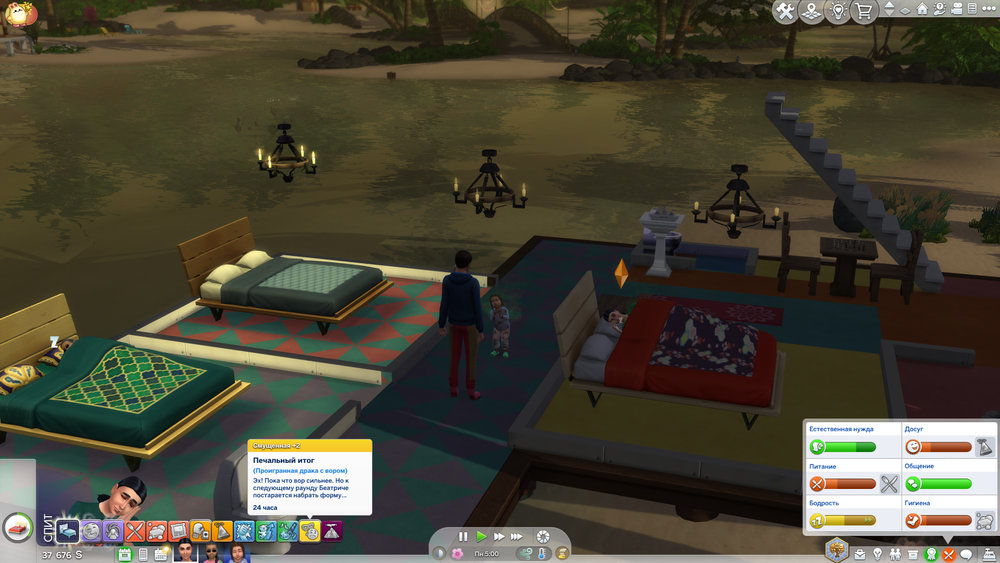This screenshot has width=1000, height=563.
Task: Switch to the needs panel tab
Action: (x=949, y=554)
